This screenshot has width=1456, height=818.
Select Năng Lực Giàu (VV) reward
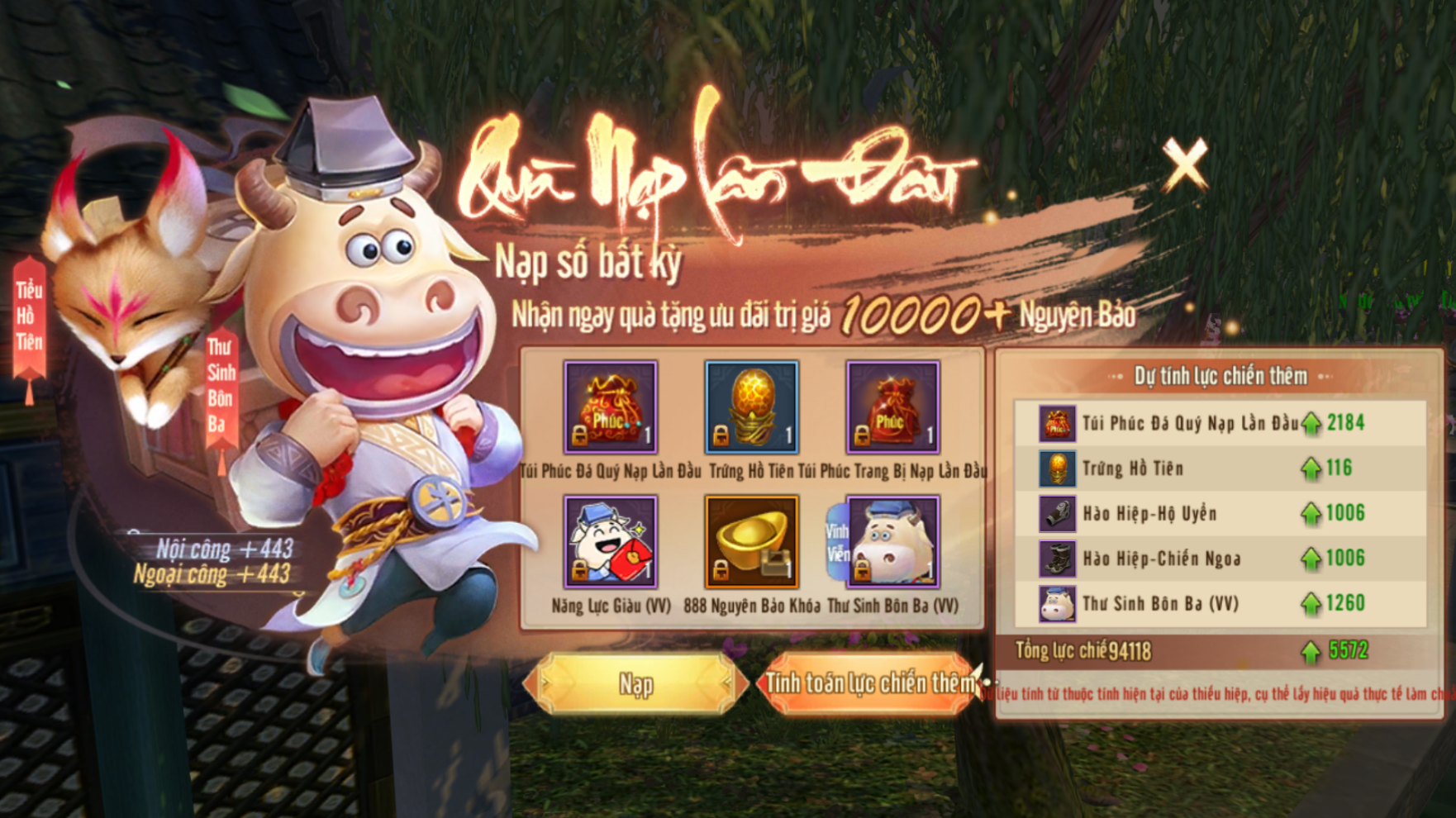click(x=611, y=542)
